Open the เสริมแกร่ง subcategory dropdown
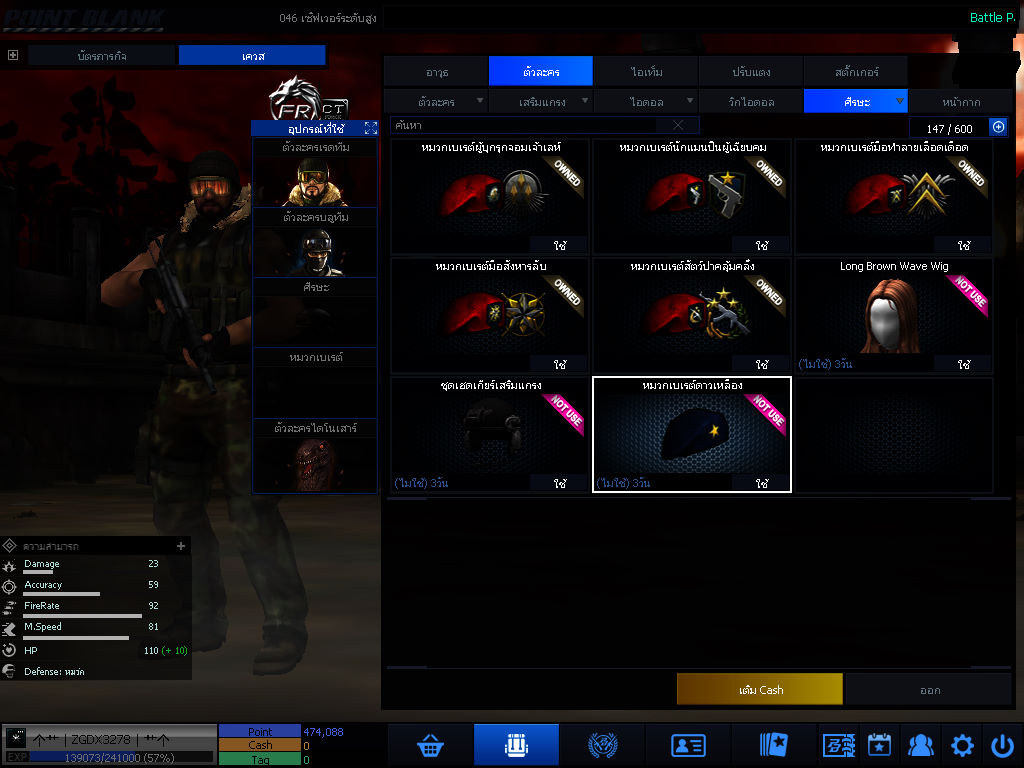This screenshot has width=1024, height=768. point(541,102)
